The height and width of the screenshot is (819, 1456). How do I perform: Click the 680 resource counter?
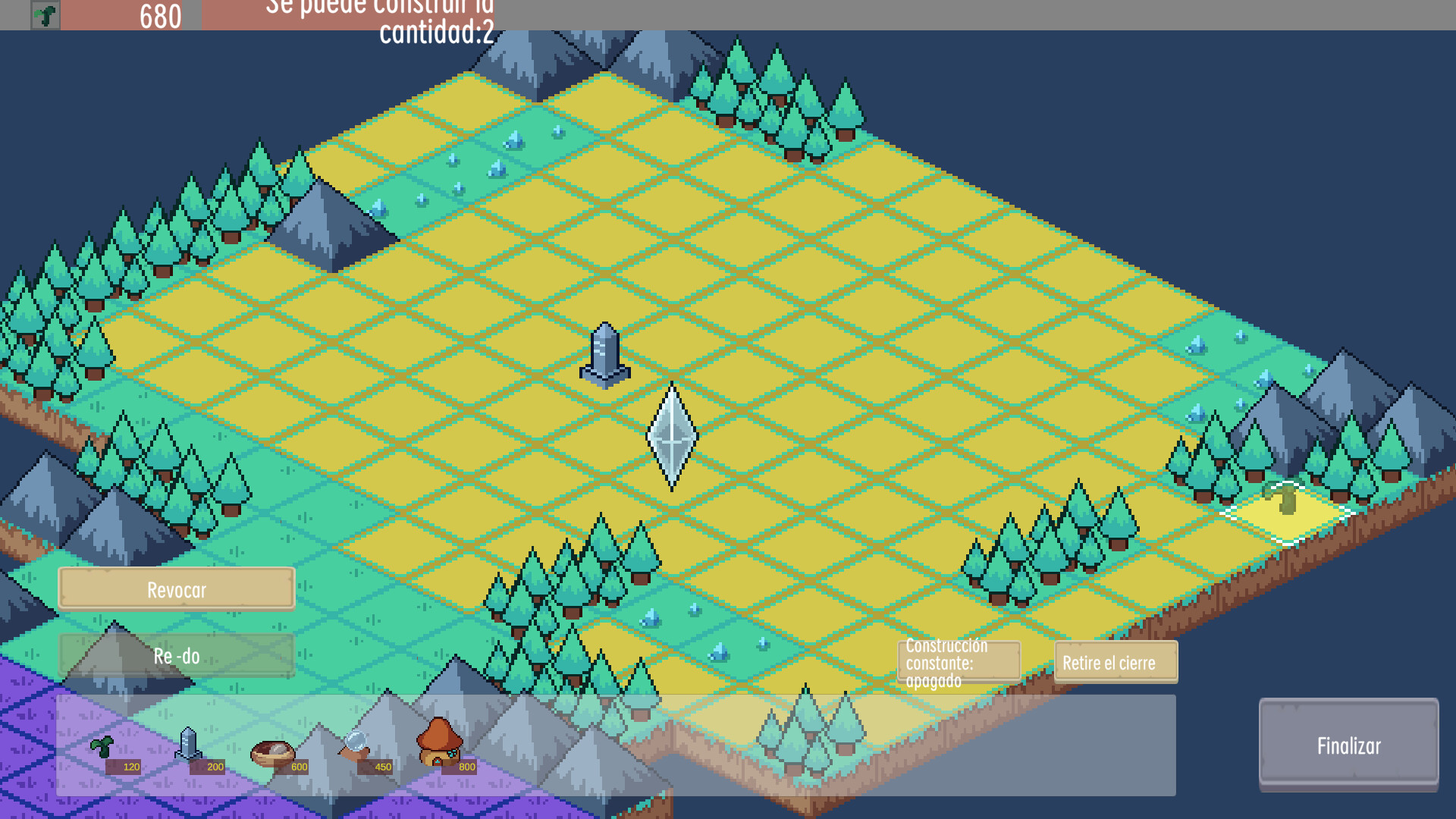tap(158, 14)
